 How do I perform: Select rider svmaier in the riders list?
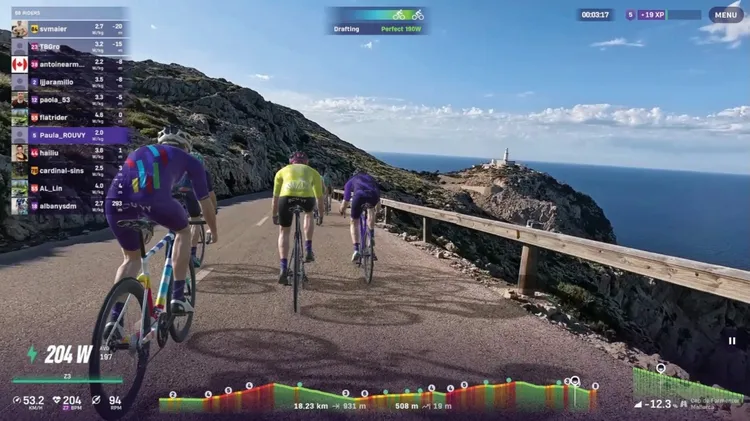69,29
